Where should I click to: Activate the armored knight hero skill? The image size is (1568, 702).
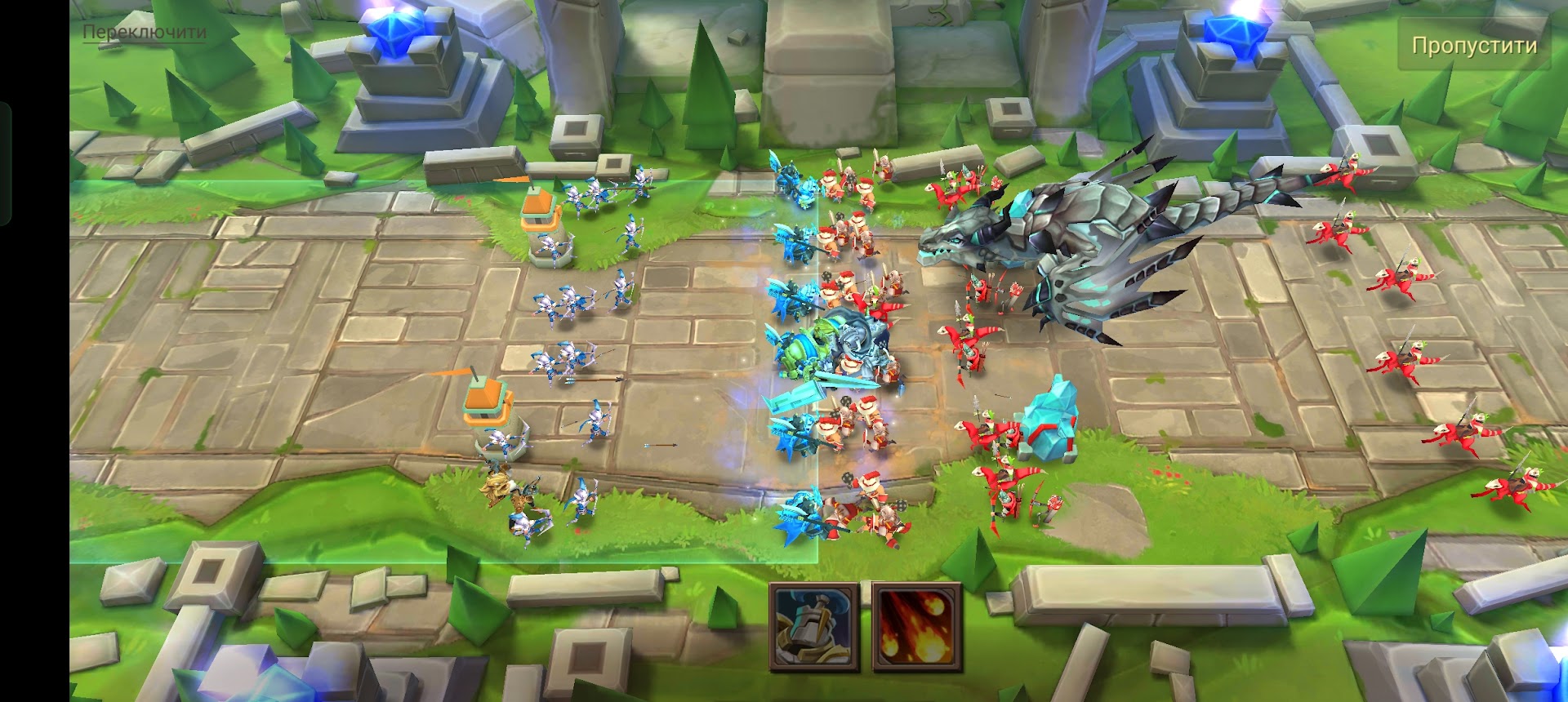(x=813, y=627)
